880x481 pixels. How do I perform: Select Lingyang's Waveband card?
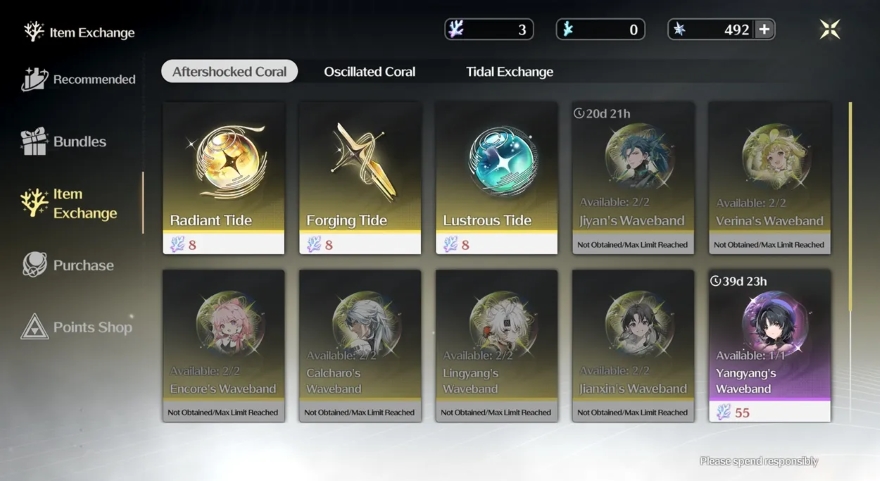[497, 345]
